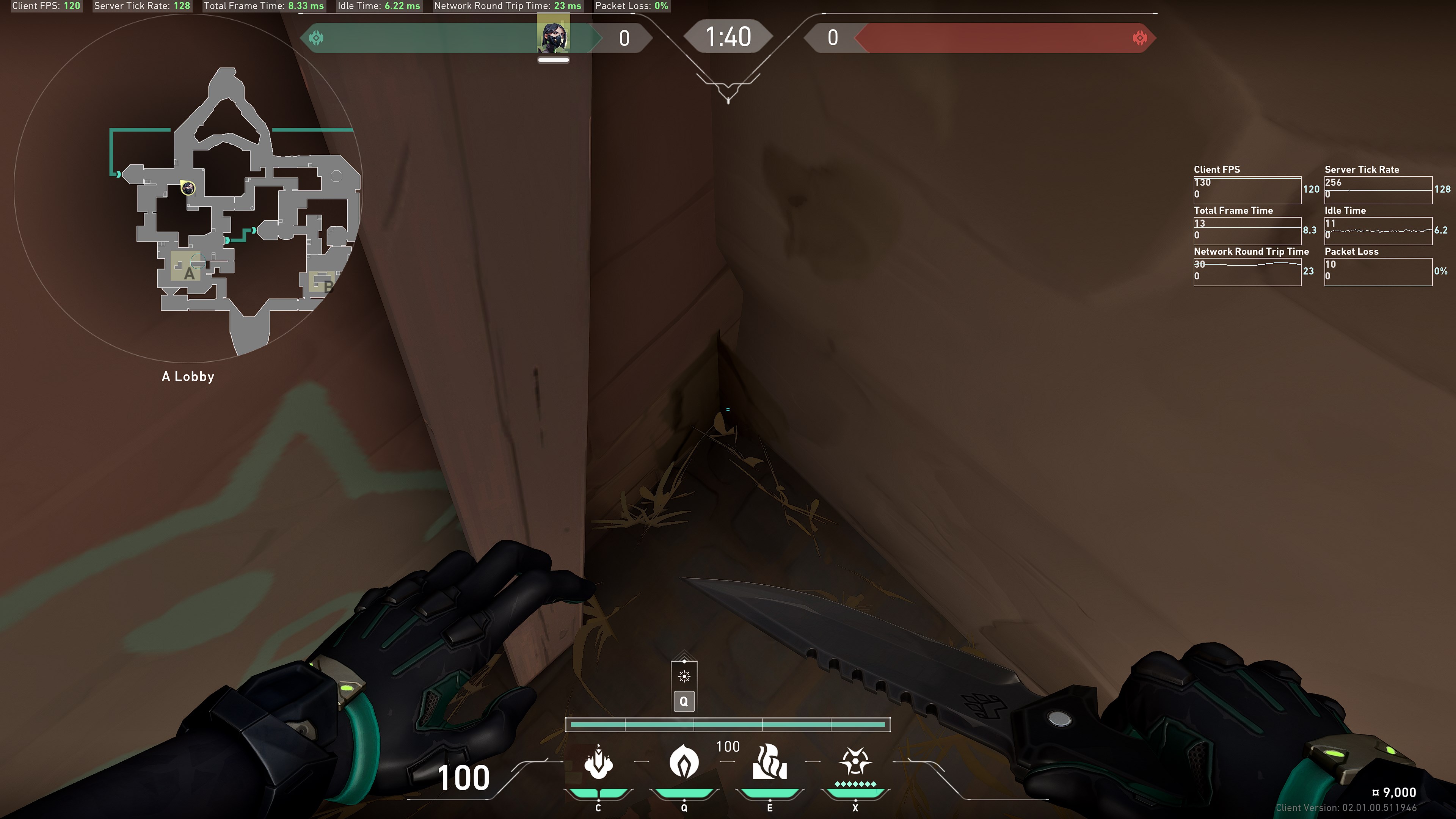Viewport: 1456px width, 819px height.
Task: Click Viper's portrait in the team bar
Action: point(553,36)
